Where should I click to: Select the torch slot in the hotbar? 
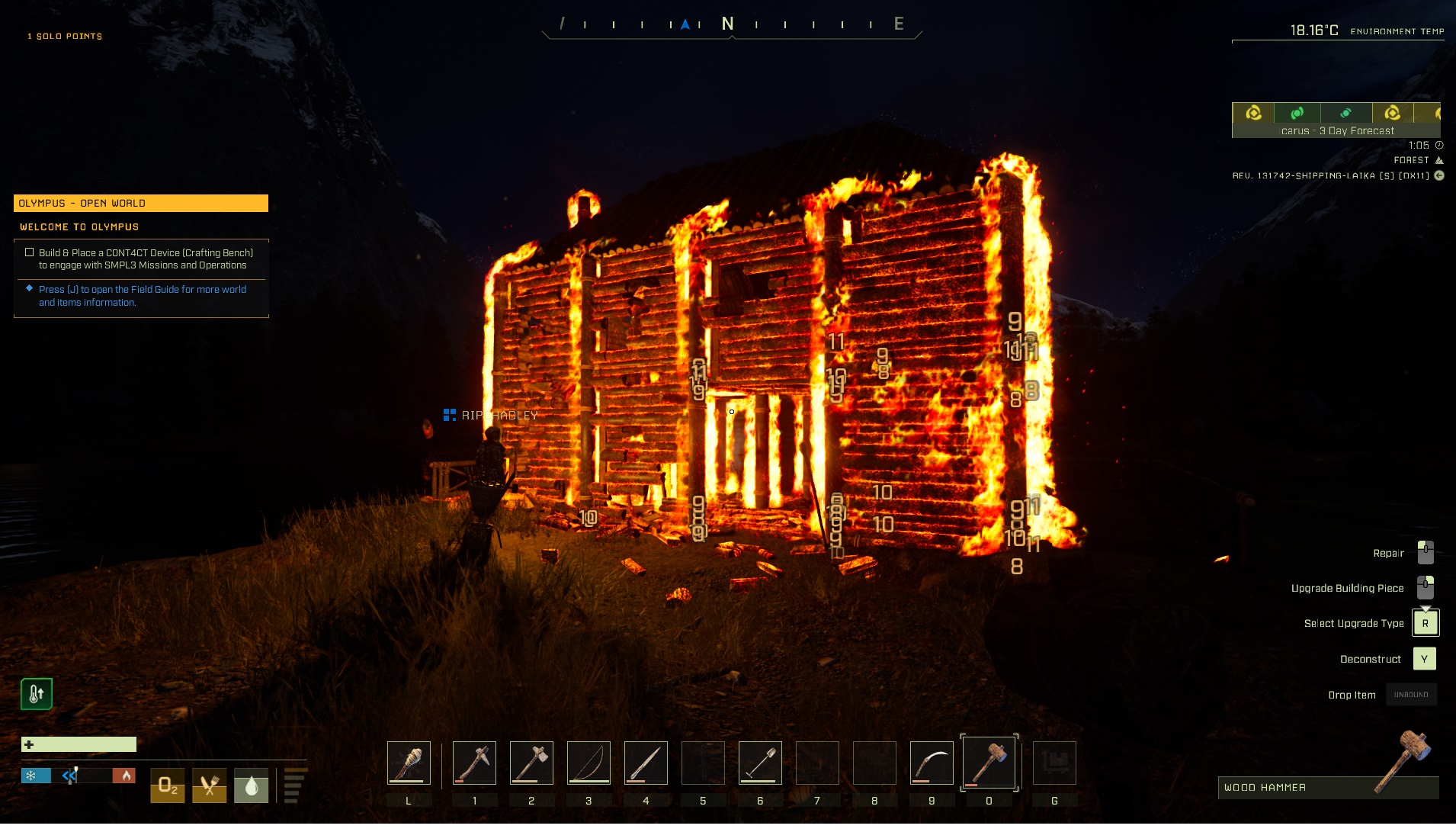(x=409, y=763)
